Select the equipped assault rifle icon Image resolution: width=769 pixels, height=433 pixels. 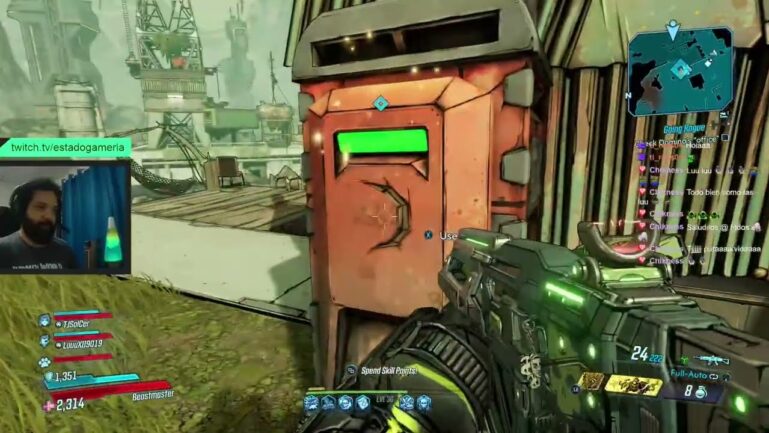coord(712,359)
